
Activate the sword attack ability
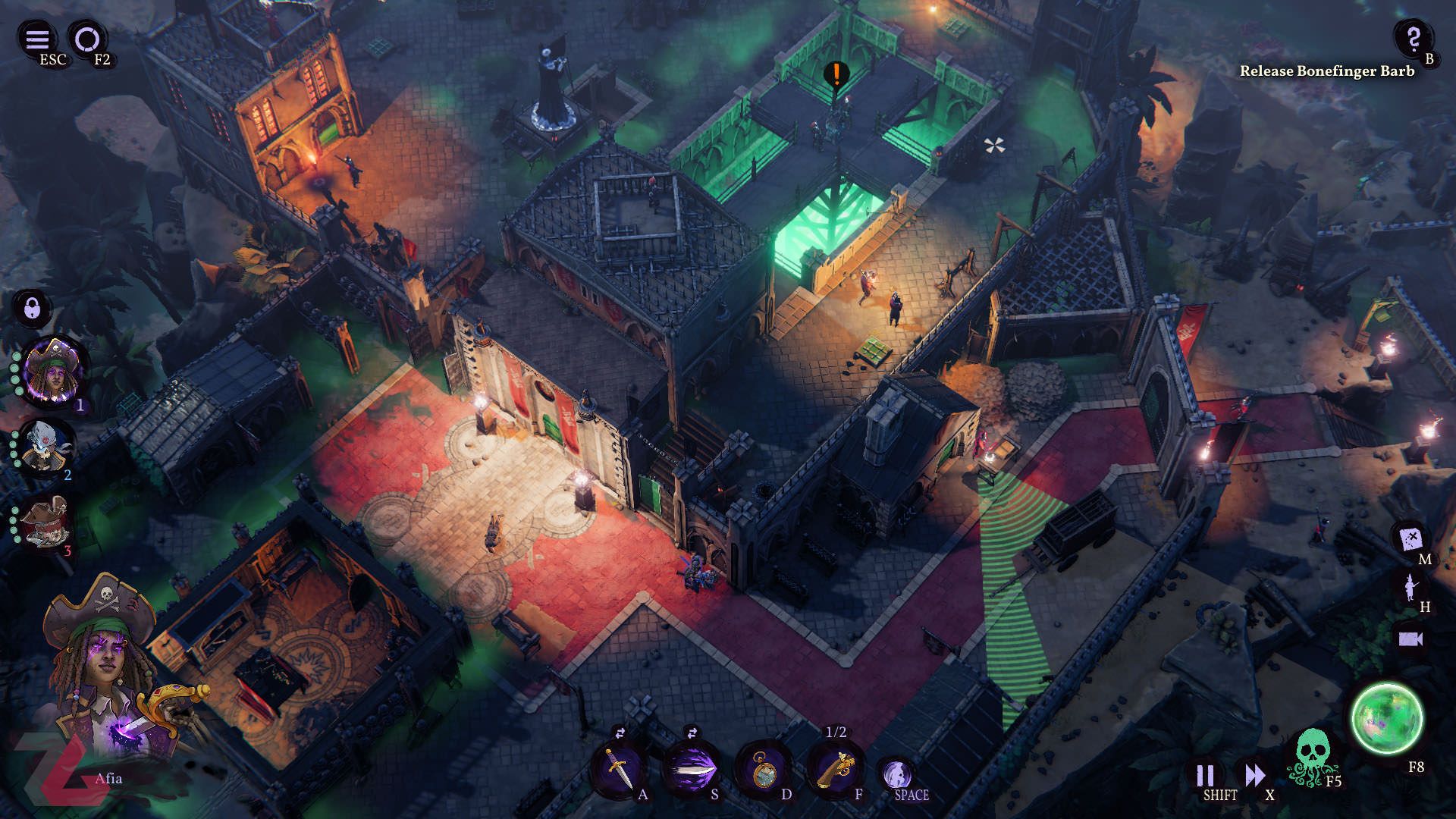coord(618,770)
